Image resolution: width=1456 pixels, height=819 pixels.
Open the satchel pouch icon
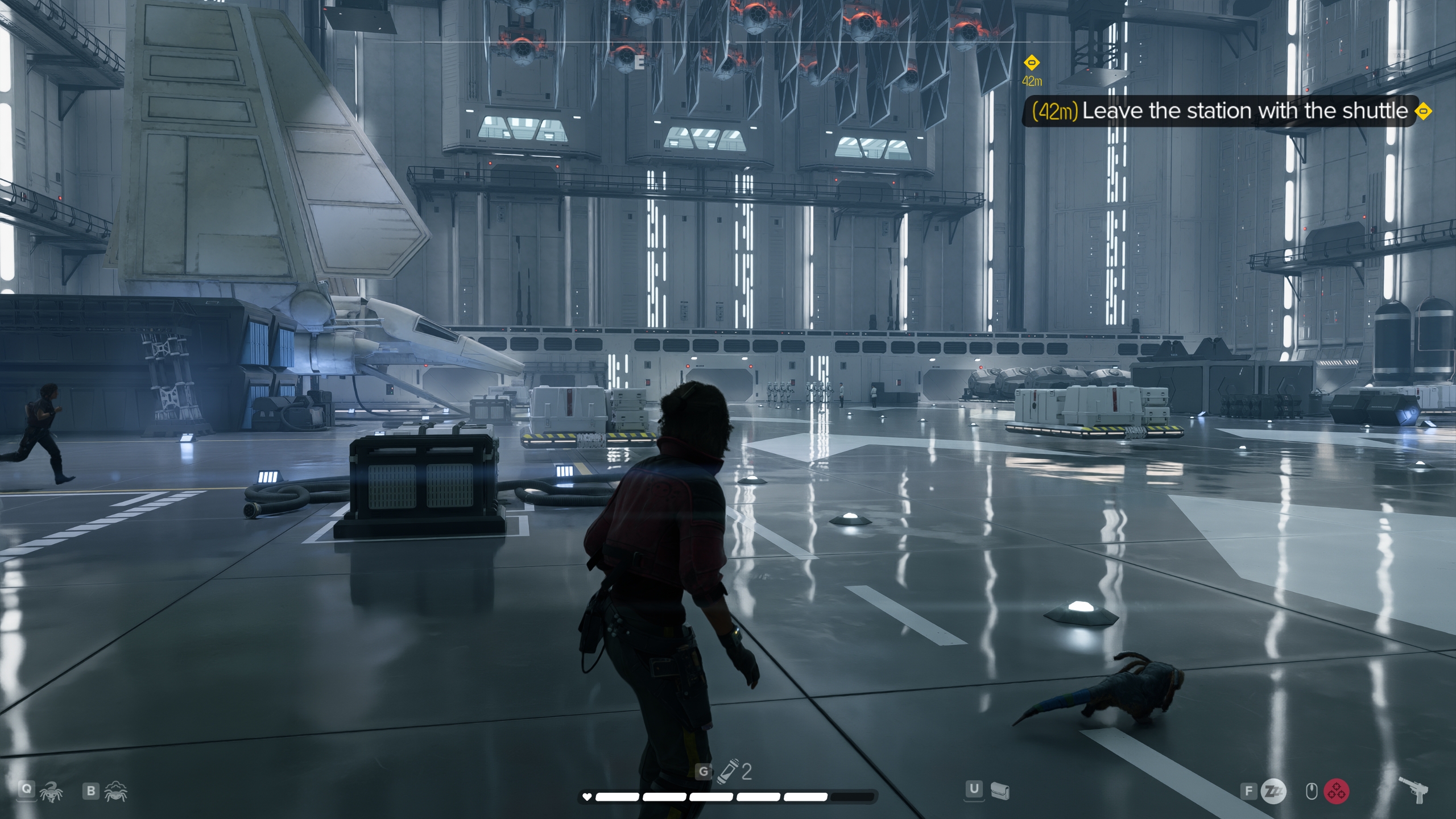[1000, 790]
